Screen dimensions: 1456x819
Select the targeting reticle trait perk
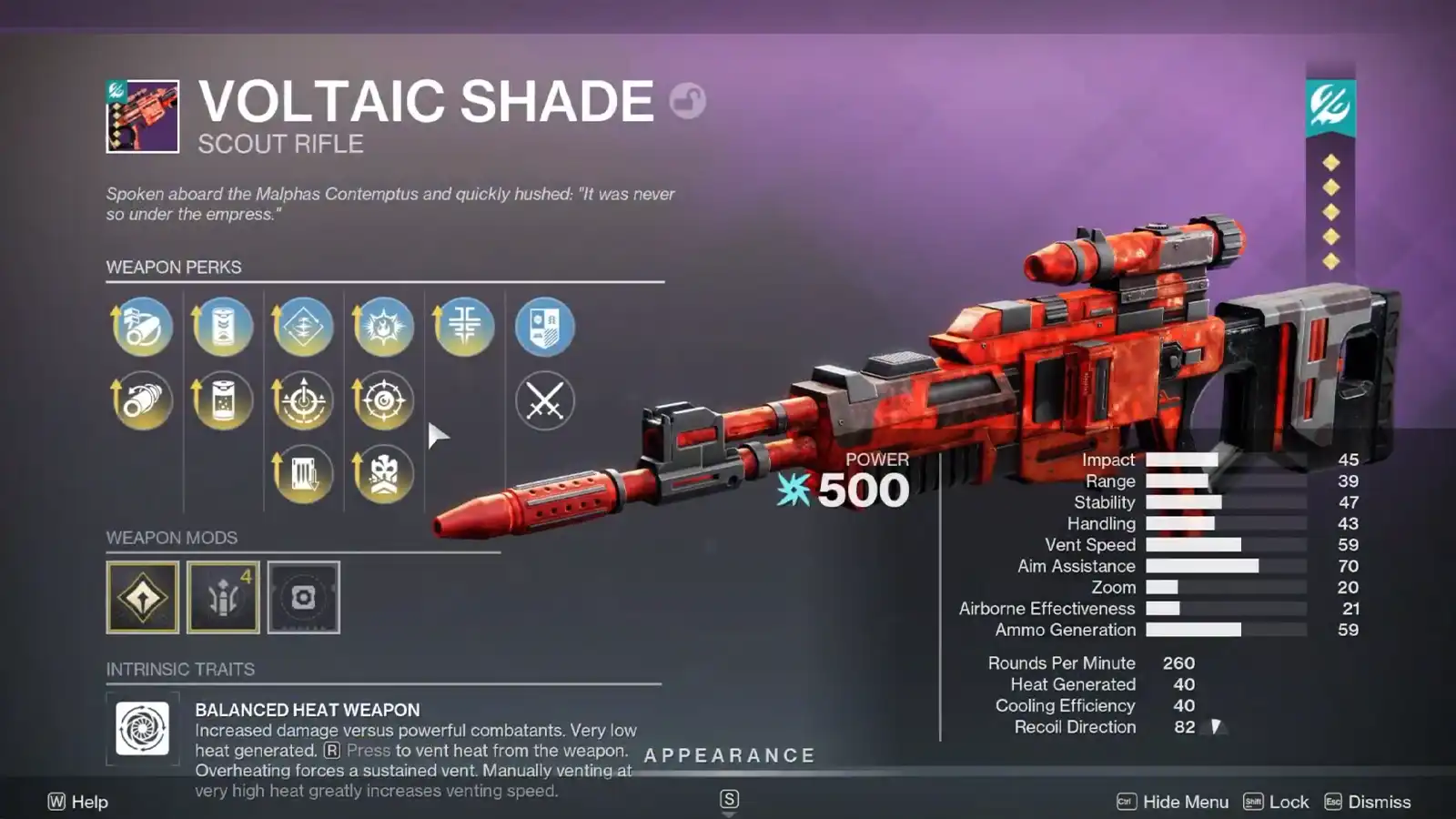pos(383,400)
